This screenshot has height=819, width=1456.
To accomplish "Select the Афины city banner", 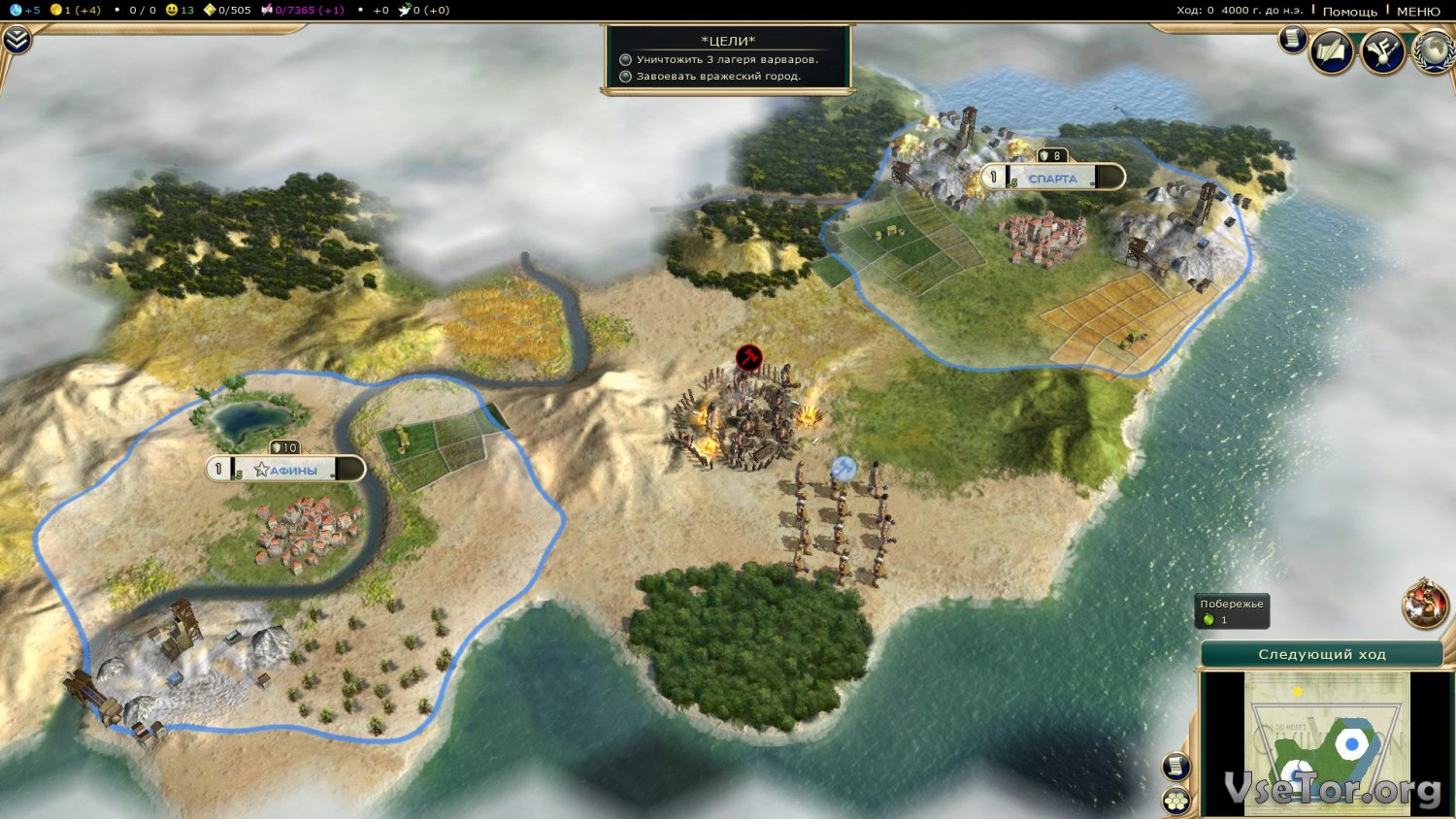I will point(285,470).
